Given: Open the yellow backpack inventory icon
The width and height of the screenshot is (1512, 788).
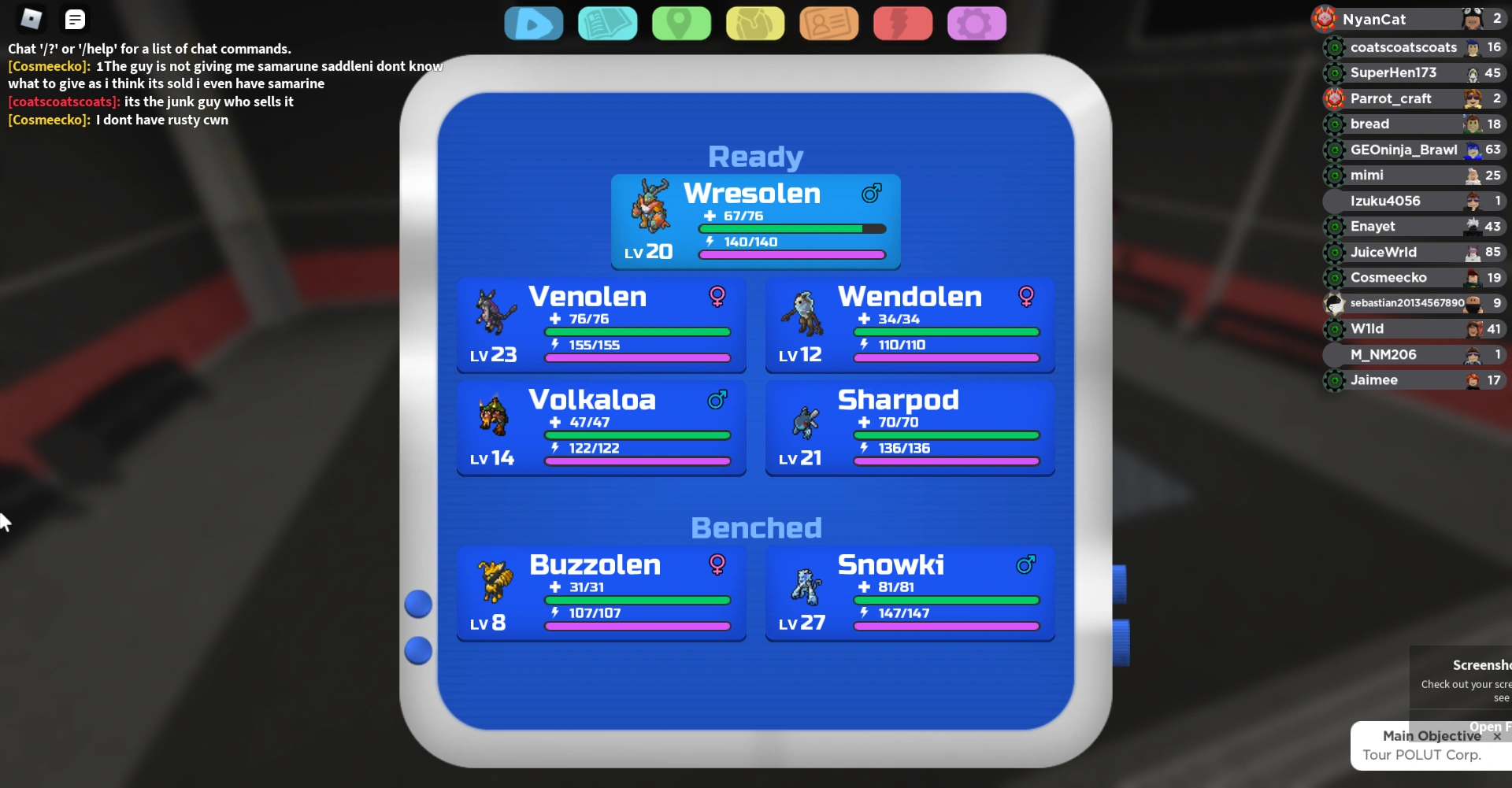Looking at the screenshot, I should click(x=755, y=24).
